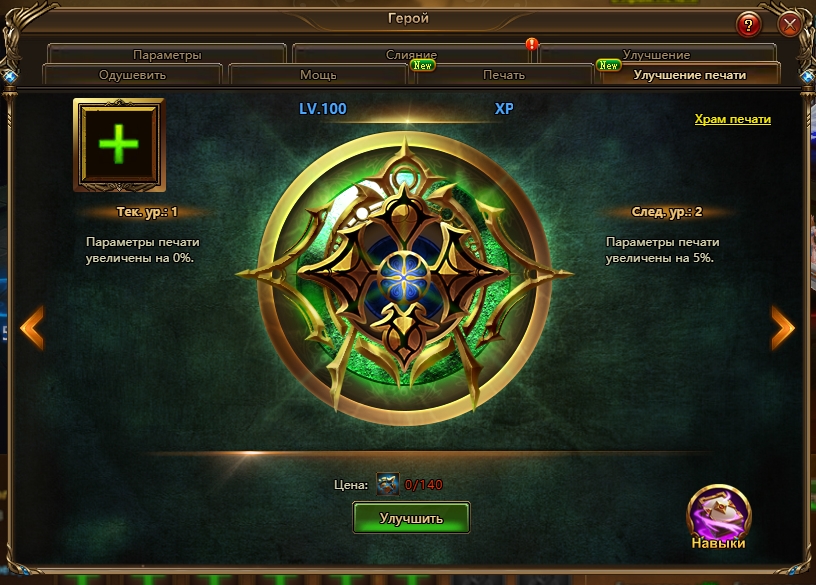Open the Навыки skills icon
Image resolution: width=816 pixels, height=585 pixels.
718,514
